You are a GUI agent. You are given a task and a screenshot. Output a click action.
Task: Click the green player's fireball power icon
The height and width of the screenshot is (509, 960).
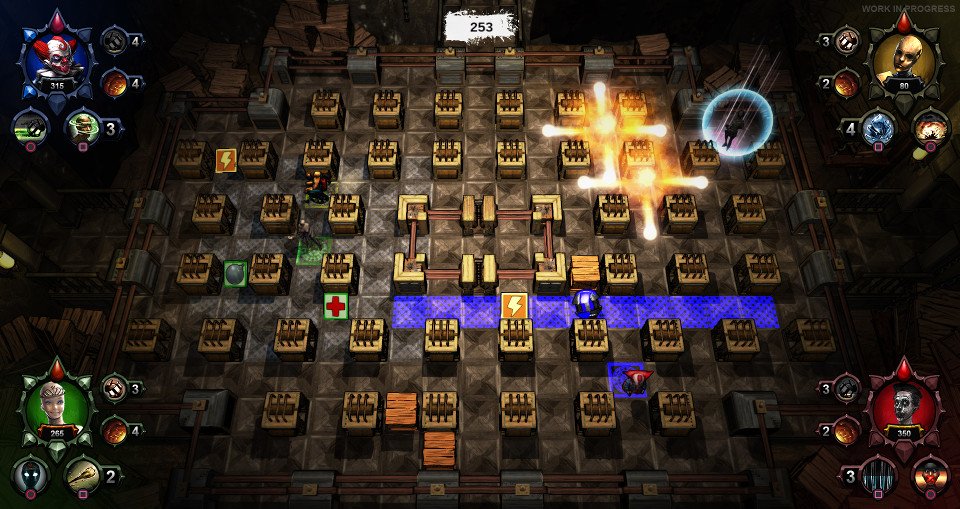pyautogui.click(x=115, y=429)
